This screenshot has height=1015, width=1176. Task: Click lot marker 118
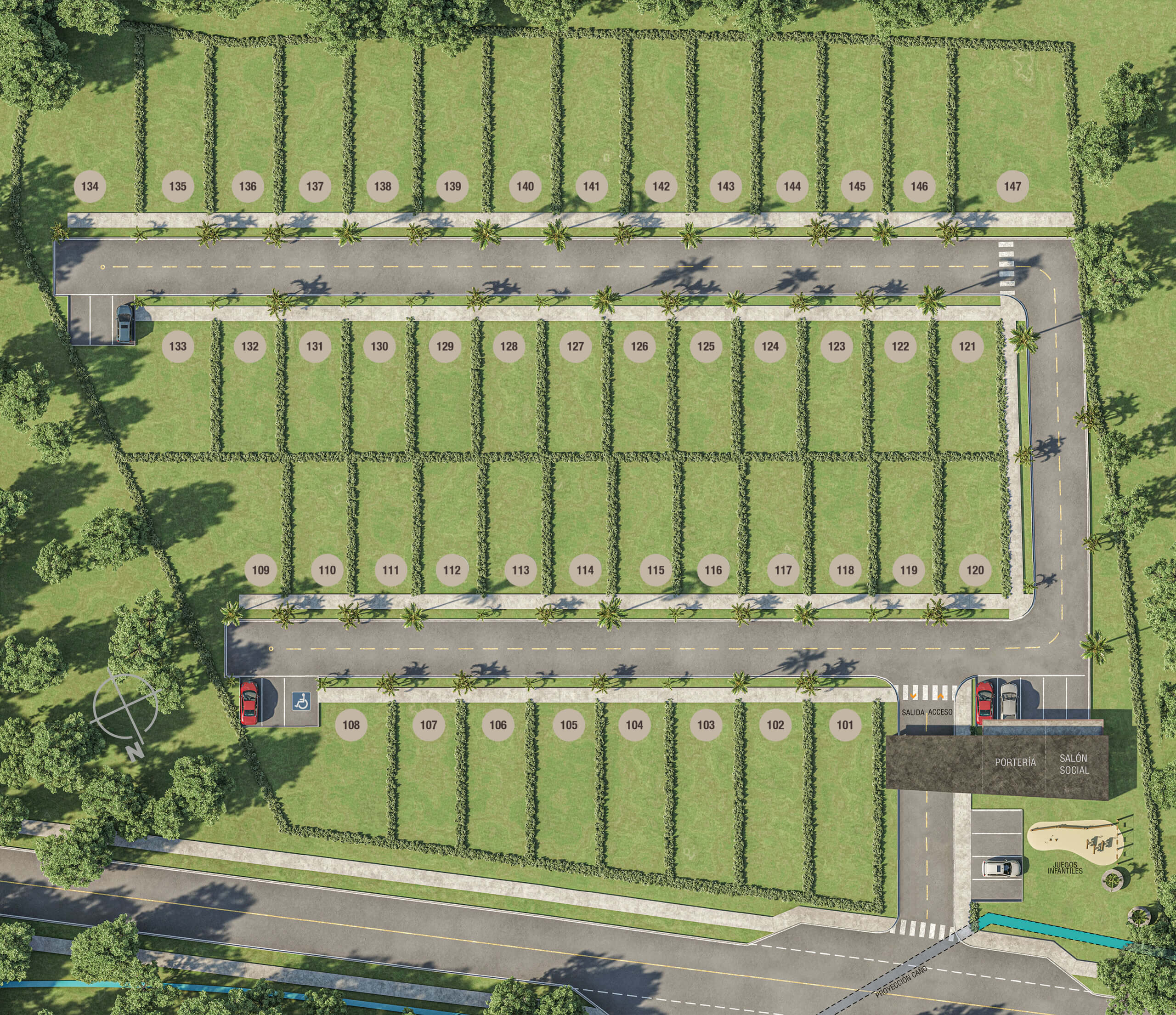(845, 570)
